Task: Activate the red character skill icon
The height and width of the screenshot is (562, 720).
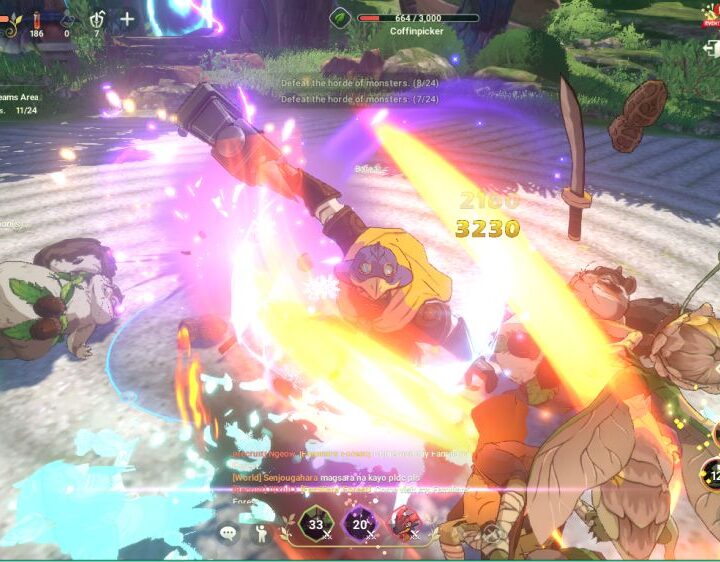Action: click(x=404, y=524)
